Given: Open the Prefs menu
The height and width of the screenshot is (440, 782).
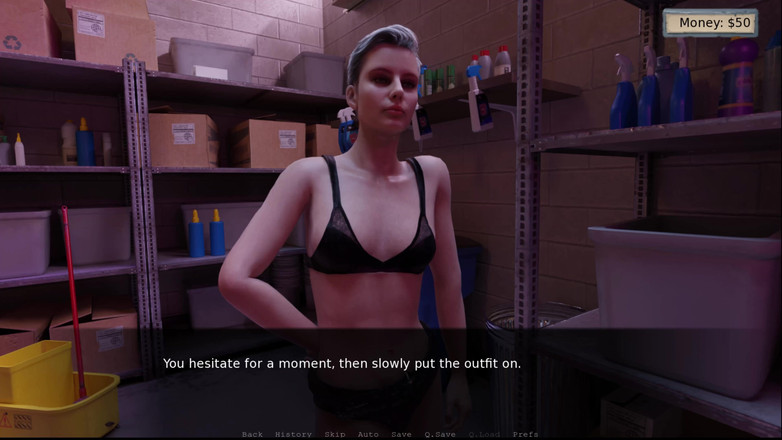Looking at the screenshot, I should coord(525,434).
